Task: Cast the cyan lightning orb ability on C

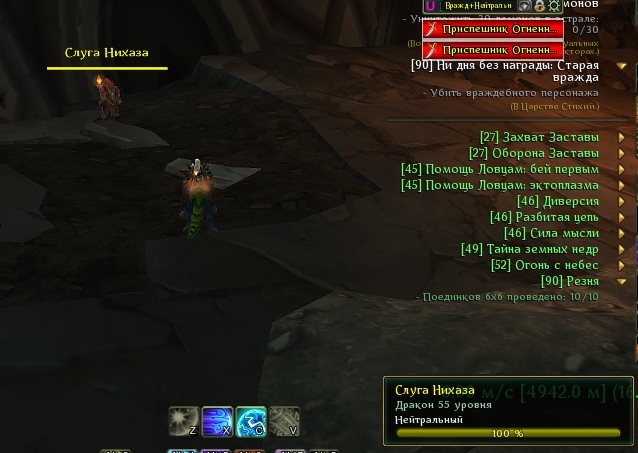Action: (251, 420)
